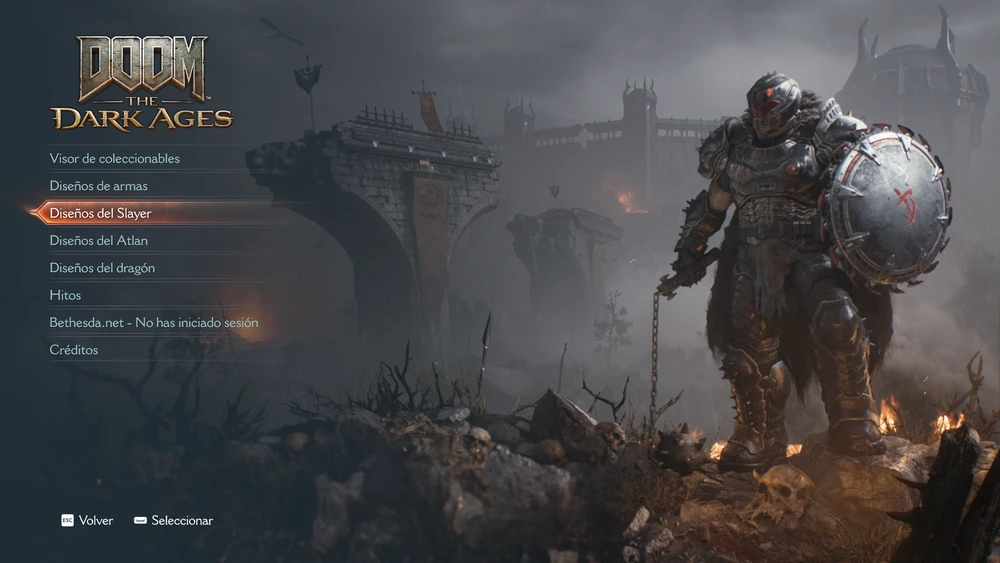
Task: Open Visor de coleccionables
Action: click(115, 158)
